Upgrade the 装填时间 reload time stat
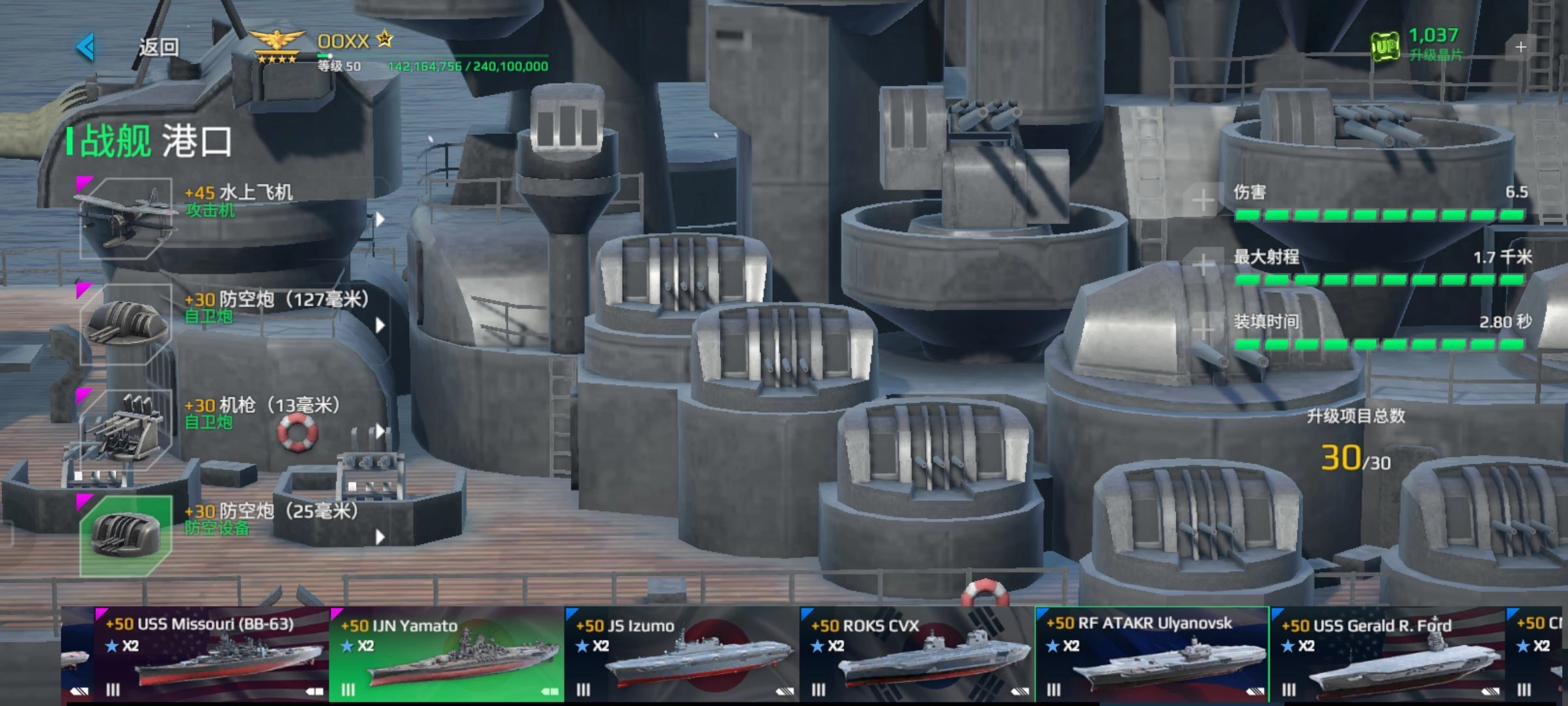The width and height of the screenshot is (1568, 706). click(x=1203, y=329)
